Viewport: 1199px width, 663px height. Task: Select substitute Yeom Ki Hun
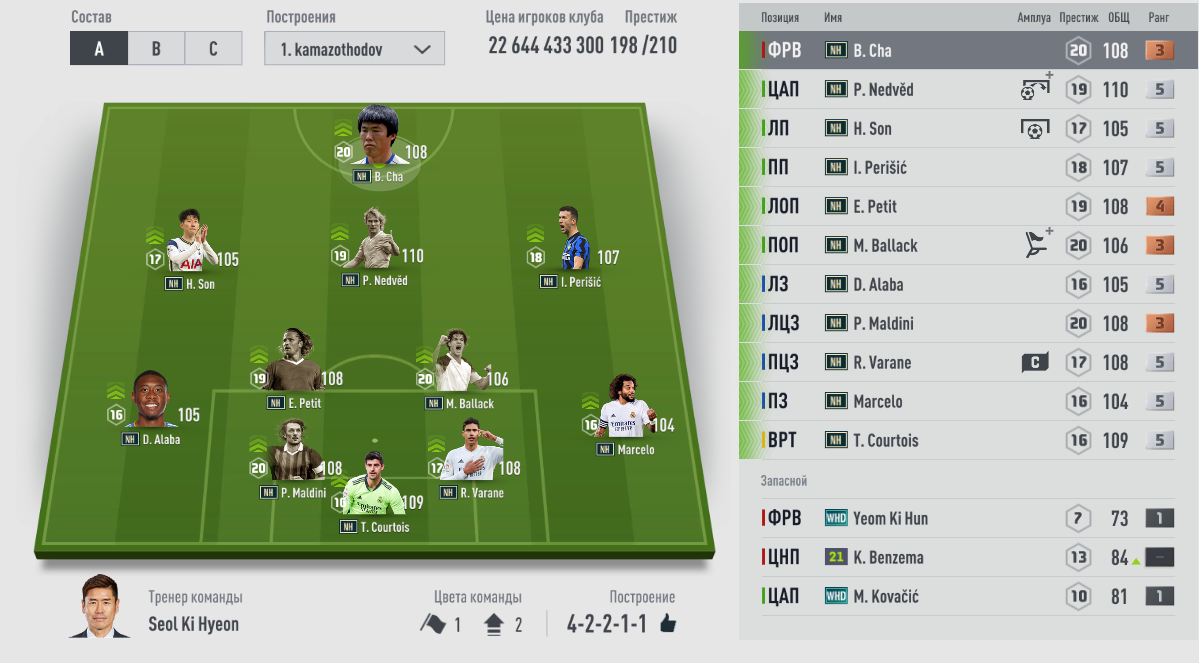click(967, 519)
